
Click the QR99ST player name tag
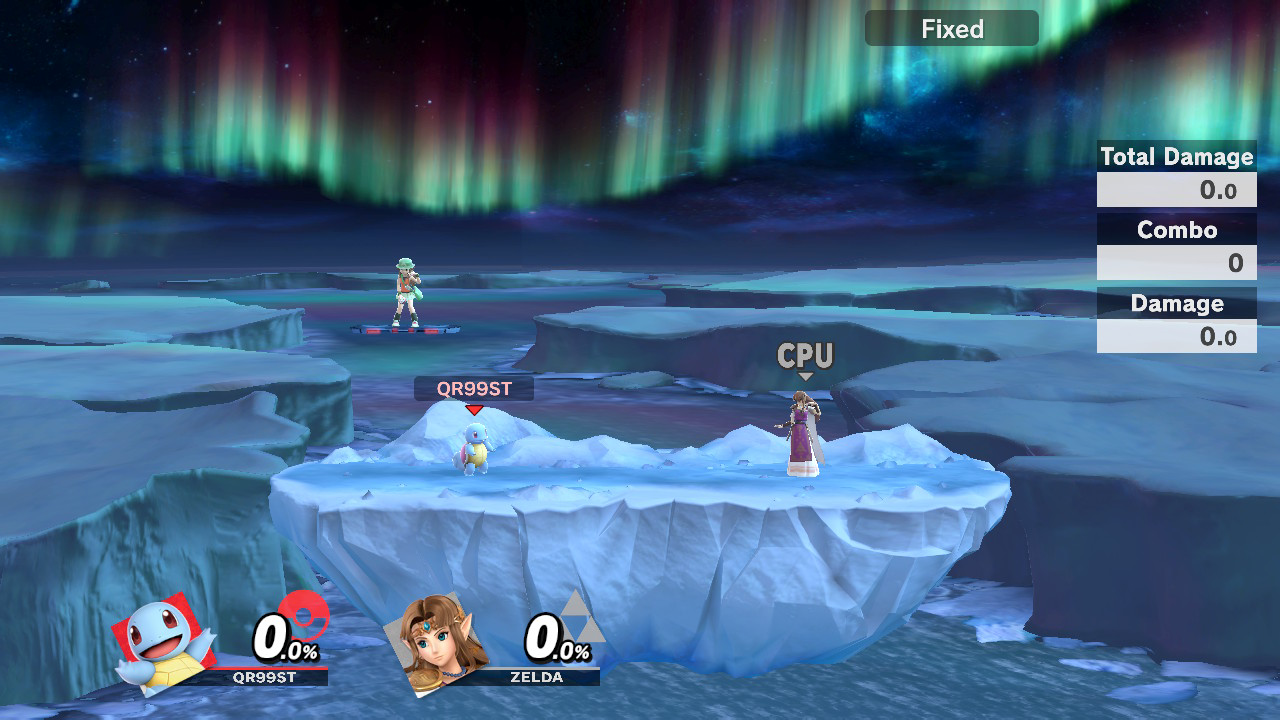coord(473,389)
